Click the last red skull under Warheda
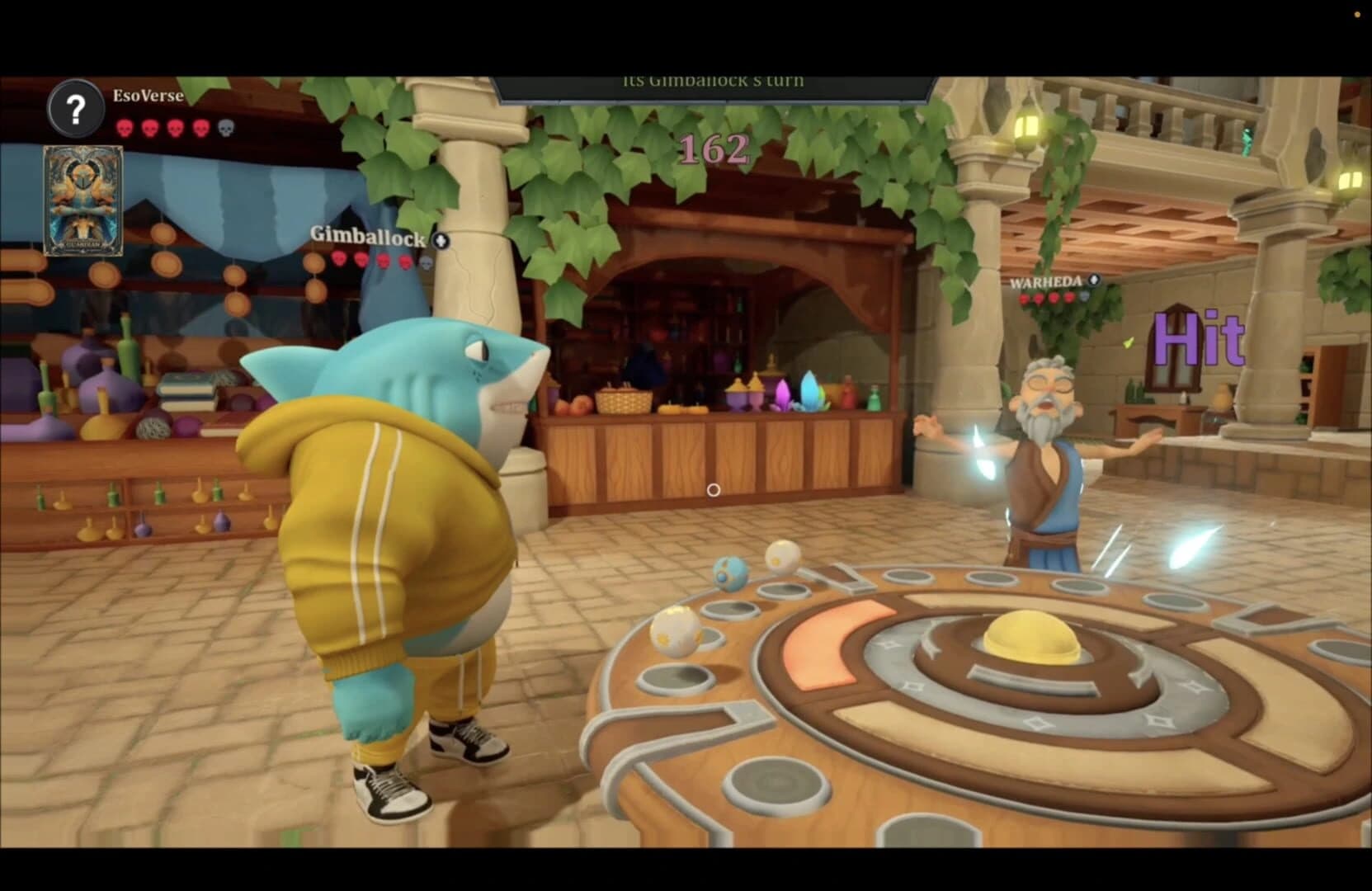 click(x=1070, y=298)
